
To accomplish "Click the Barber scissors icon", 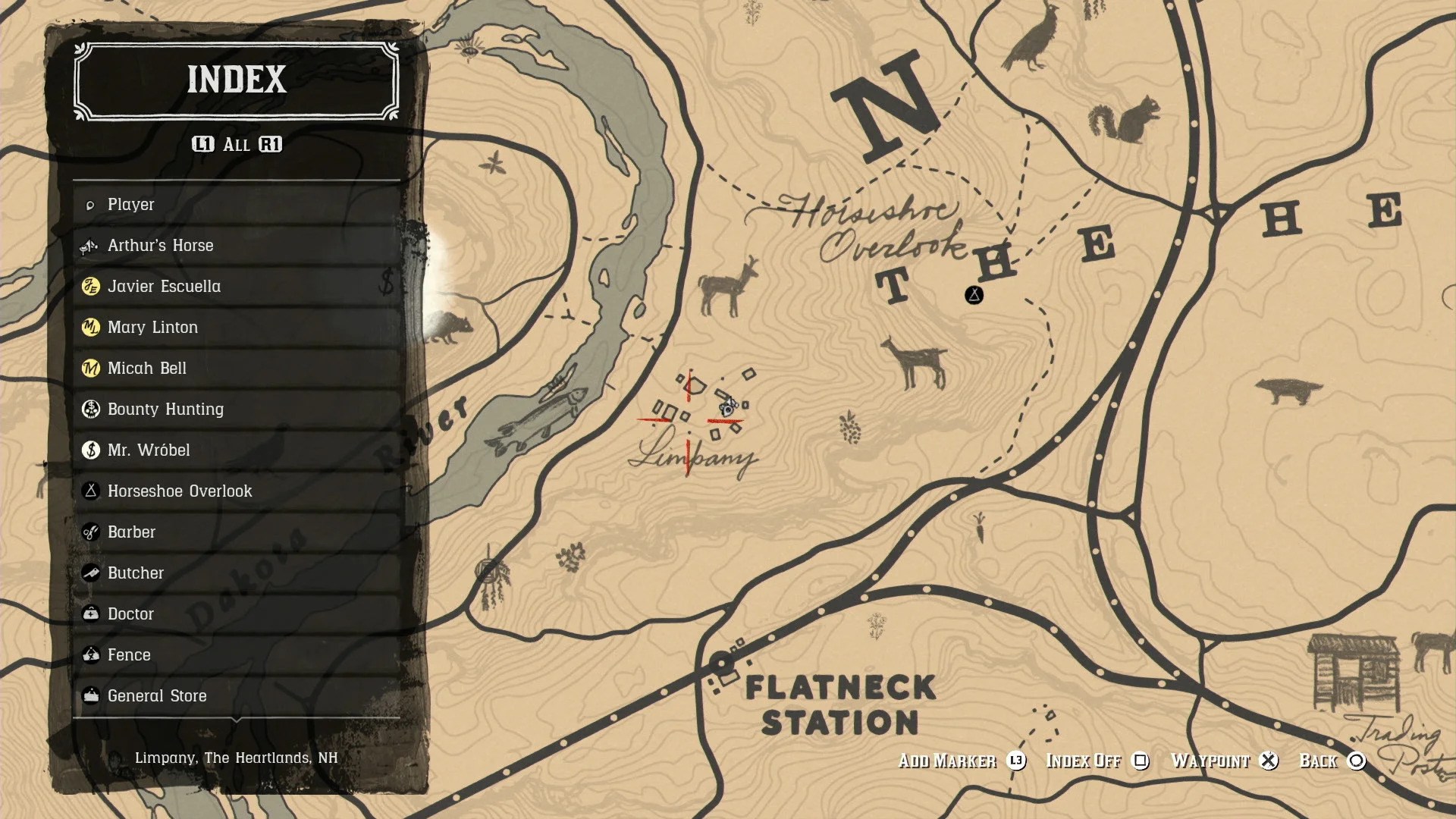I will (x=89, y=532).
